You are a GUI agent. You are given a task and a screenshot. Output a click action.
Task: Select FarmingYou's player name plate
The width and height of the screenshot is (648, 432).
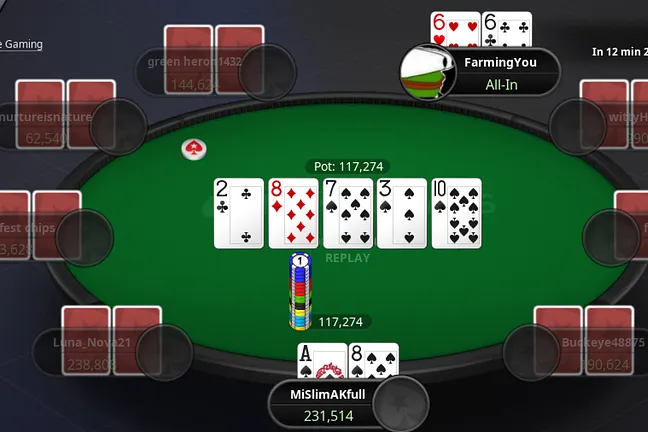tap(501, 73)
